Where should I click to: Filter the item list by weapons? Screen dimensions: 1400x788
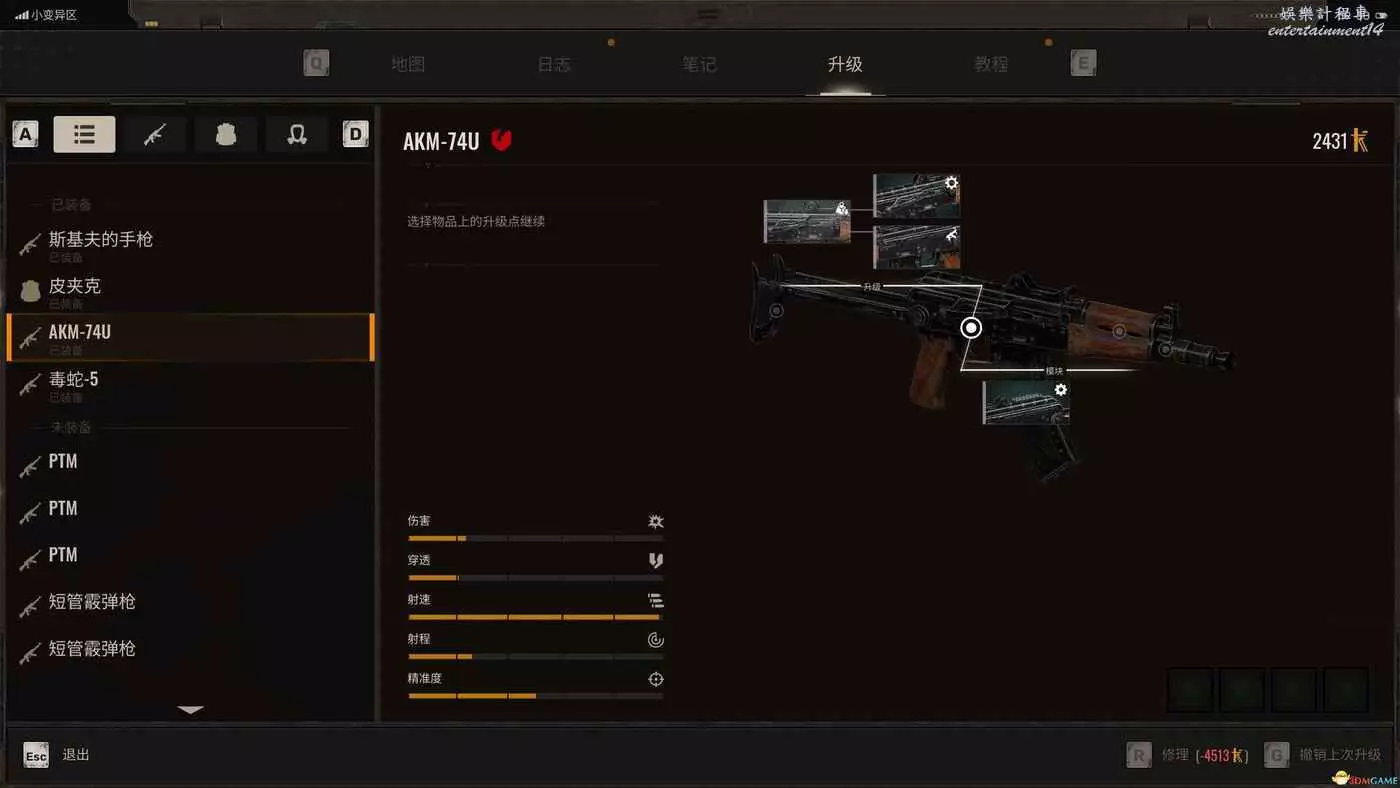click(154, 134)
